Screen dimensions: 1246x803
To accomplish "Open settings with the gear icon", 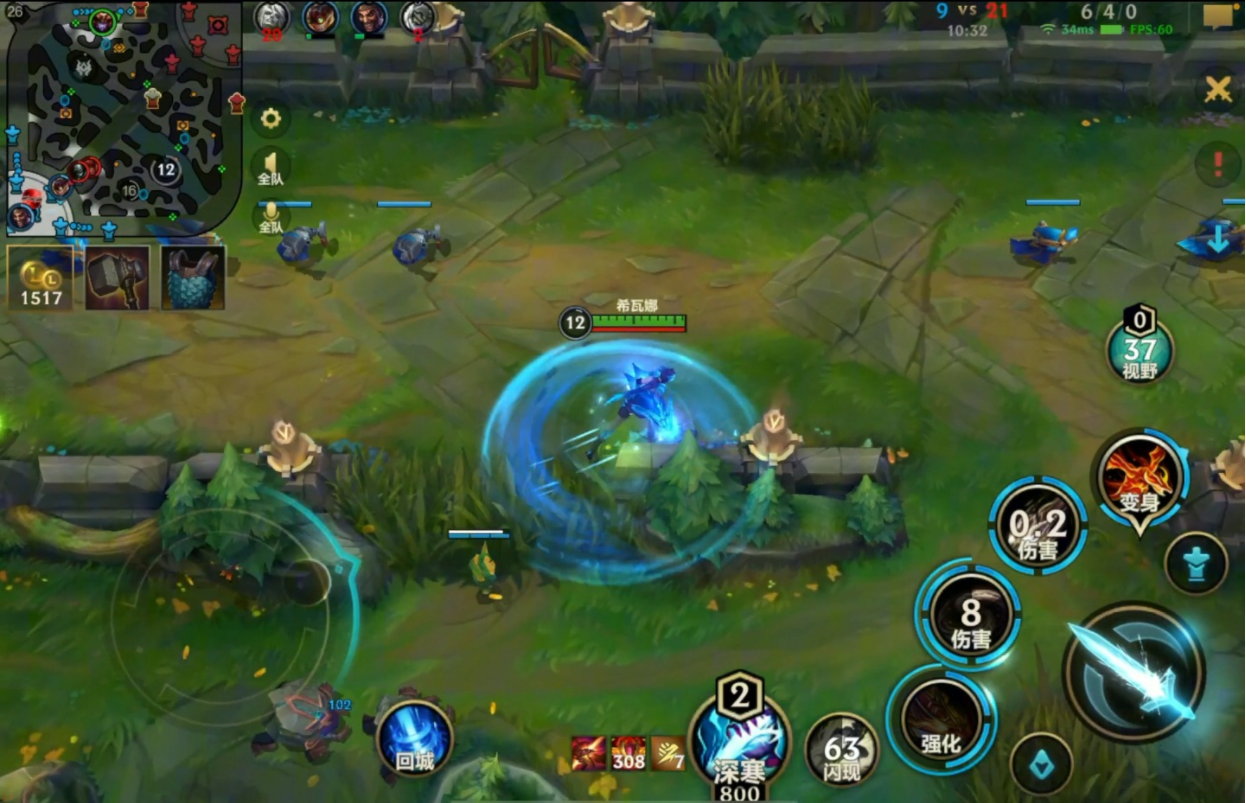I will pyautogui.click(x=270, y=119).
